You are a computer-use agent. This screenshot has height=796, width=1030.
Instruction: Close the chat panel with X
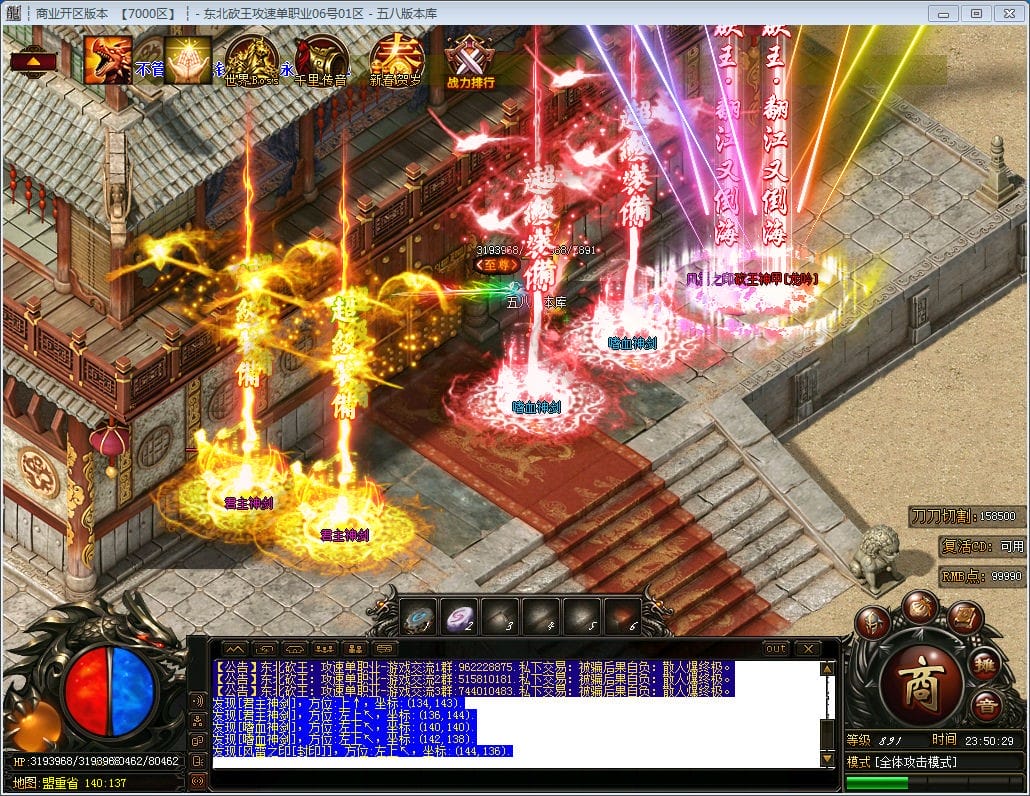(808, 649)
